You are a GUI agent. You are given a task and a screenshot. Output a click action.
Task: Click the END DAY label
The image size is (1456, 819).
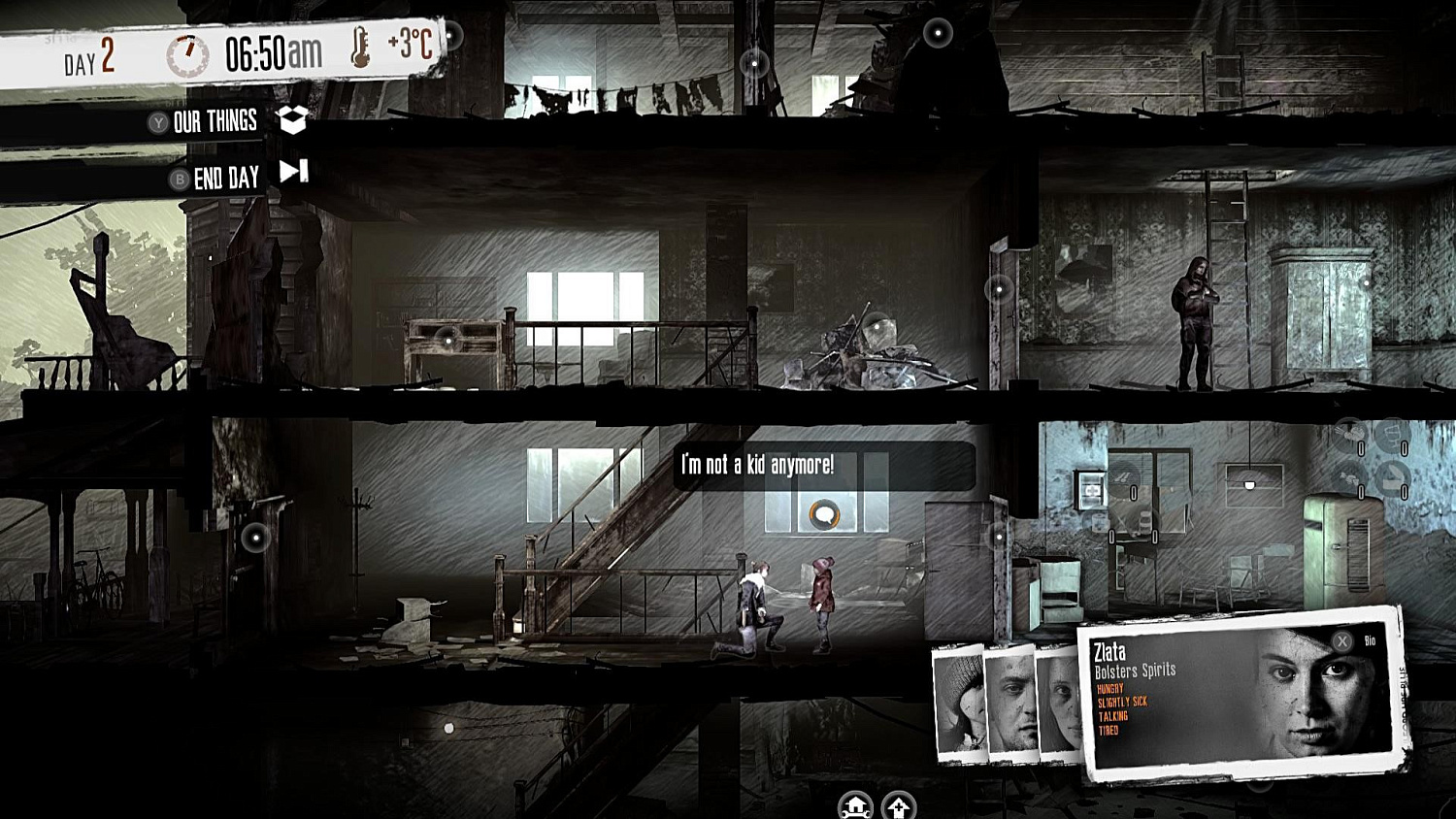[226, 177]
